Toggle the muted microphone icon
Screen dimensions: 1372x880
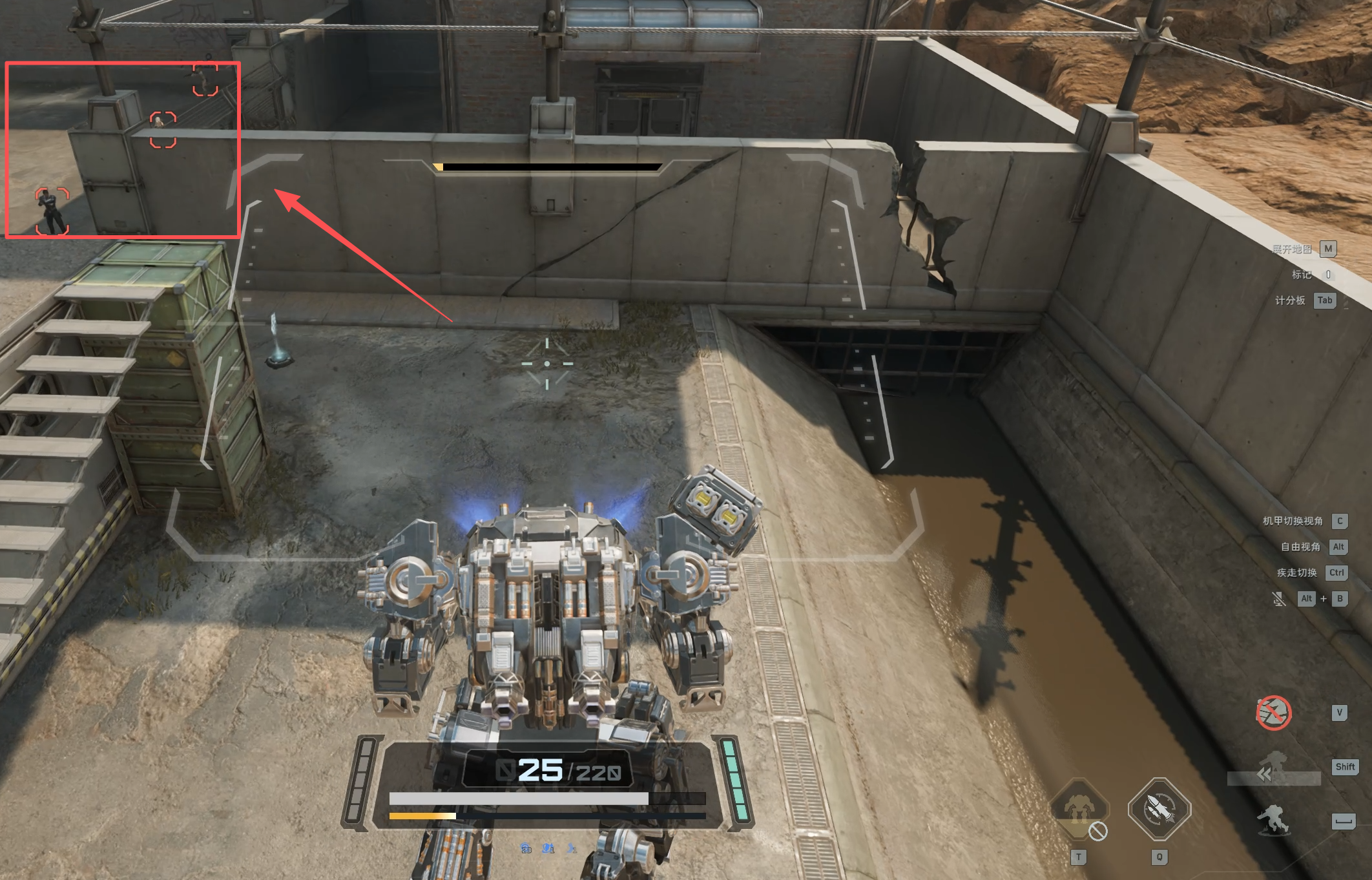click(x=1278, y=599)
